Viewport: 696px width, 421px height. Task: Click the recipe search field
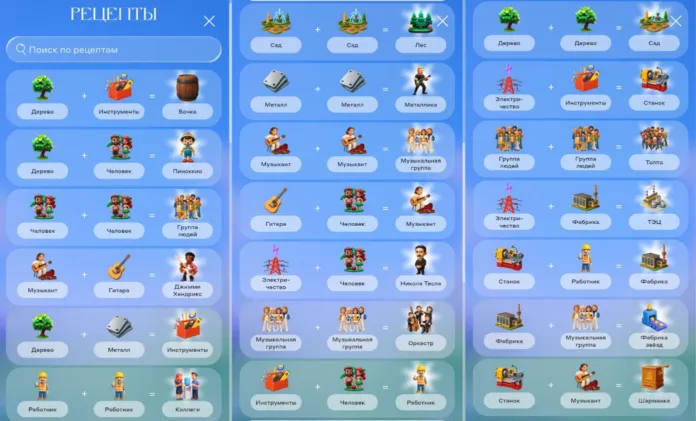pyautogui.click(x=114, y=49)
